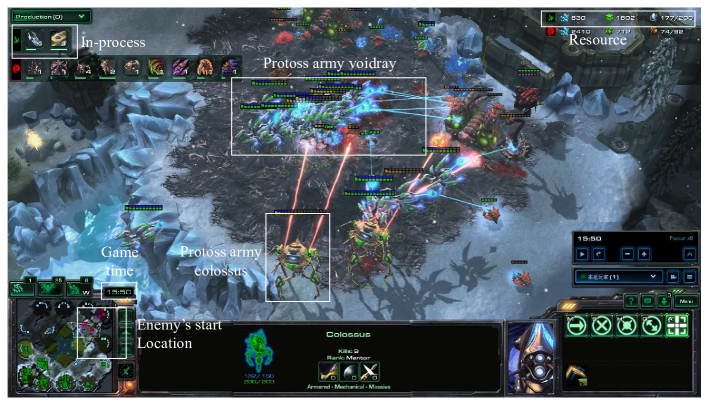Activate the Hold Position command
Image resolution: width=708 pixels, height=403 pixels.
(x=627, y=324)
